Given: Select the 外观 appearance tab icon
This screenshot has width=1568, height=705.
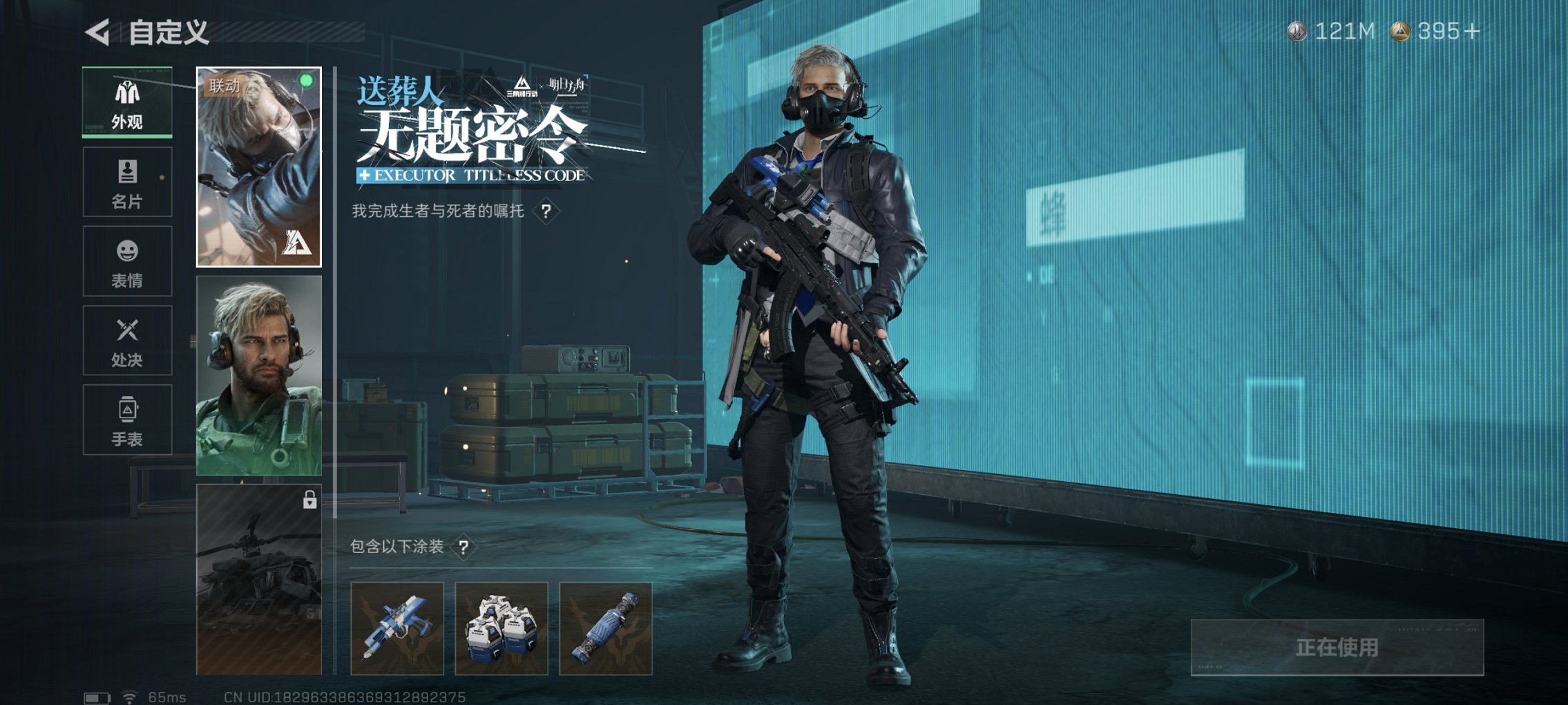Looking at the screenshot, I should (x=127, y=104).
